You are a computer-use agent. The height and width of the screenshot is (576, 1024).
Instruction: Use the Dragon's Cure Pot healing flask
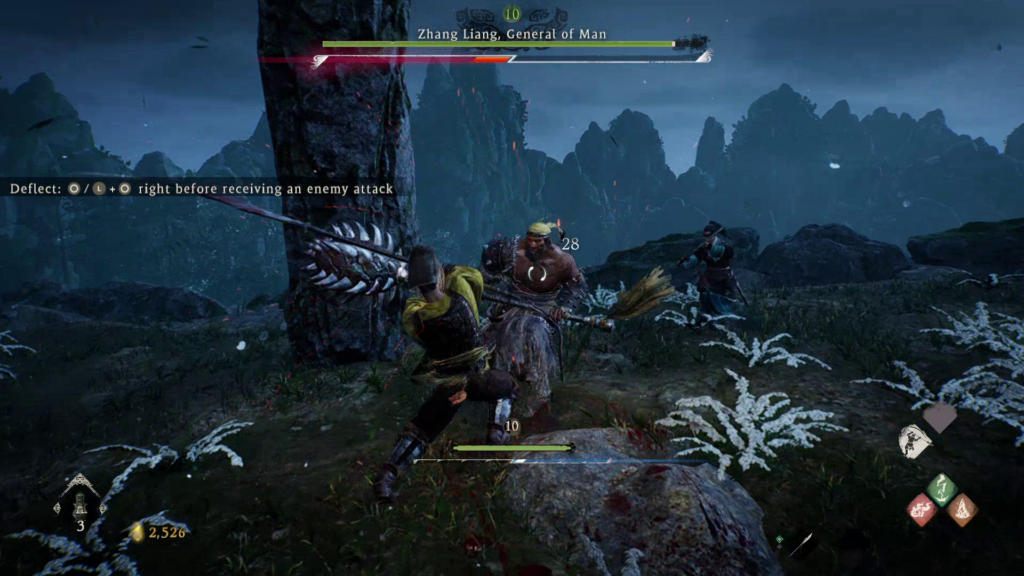78,500
